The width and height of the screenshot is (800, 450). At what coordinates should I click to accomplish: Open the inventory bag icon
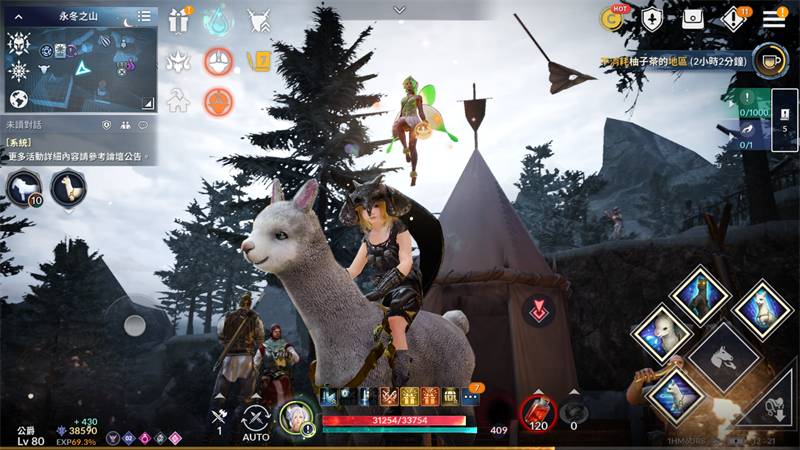point(693,18)
